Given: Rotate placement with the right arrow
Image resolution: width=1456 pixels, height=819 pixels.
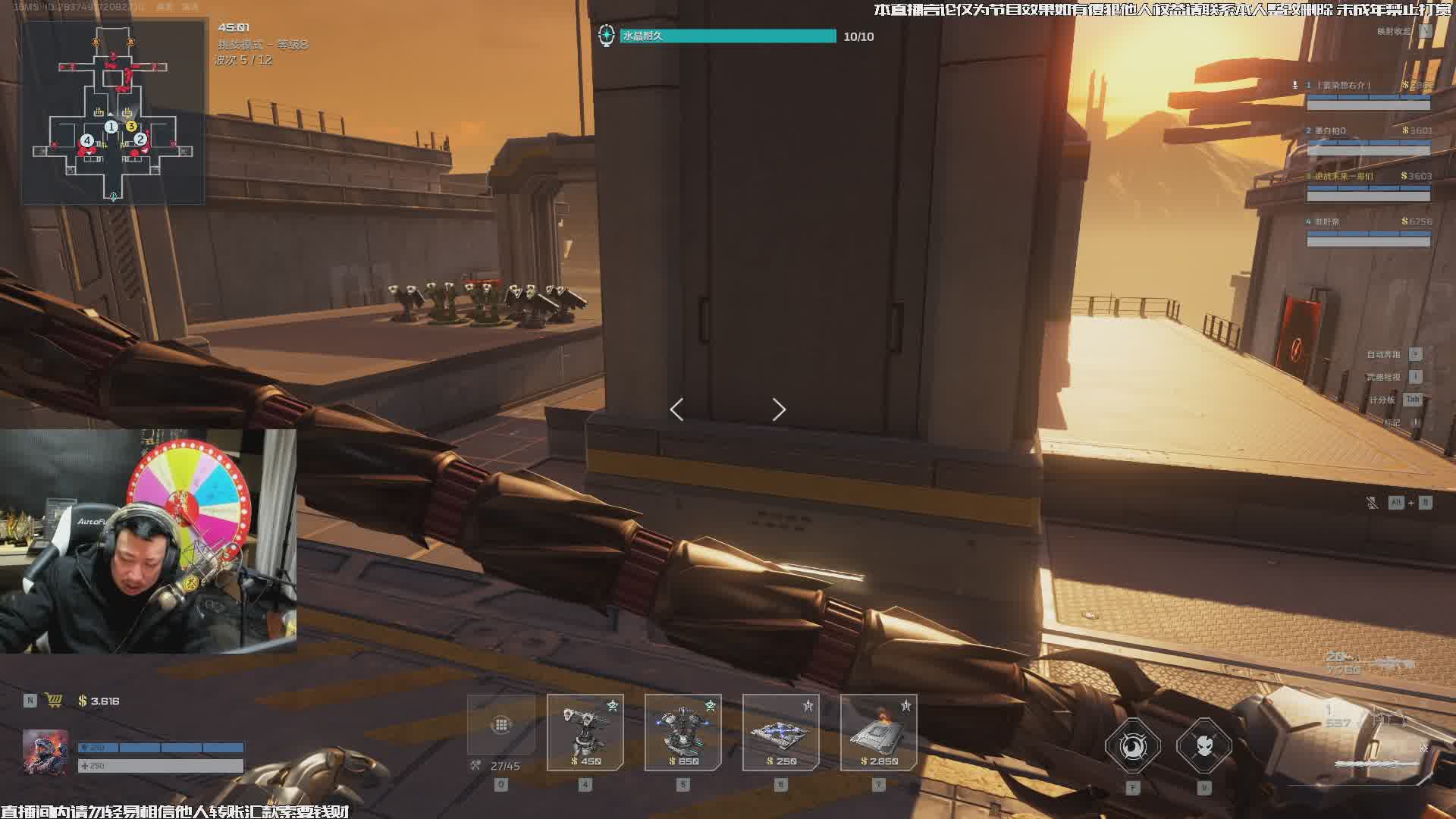Looking at the screenshot, I should [779, 409].
